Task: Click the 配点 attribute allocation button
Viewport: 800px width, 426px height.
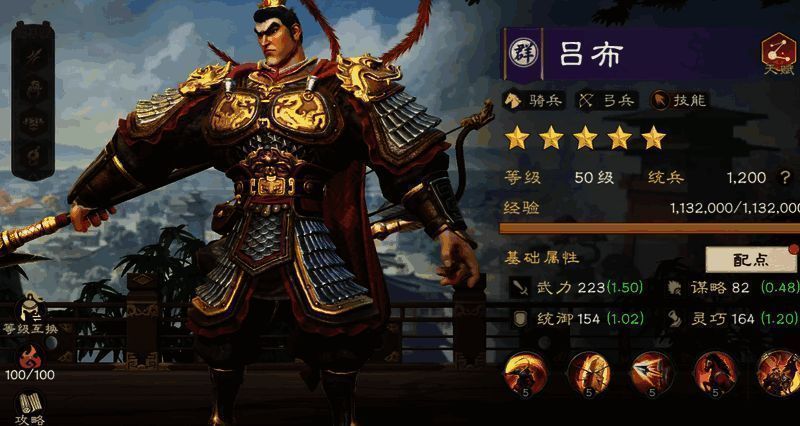Action: click(750, 260)
